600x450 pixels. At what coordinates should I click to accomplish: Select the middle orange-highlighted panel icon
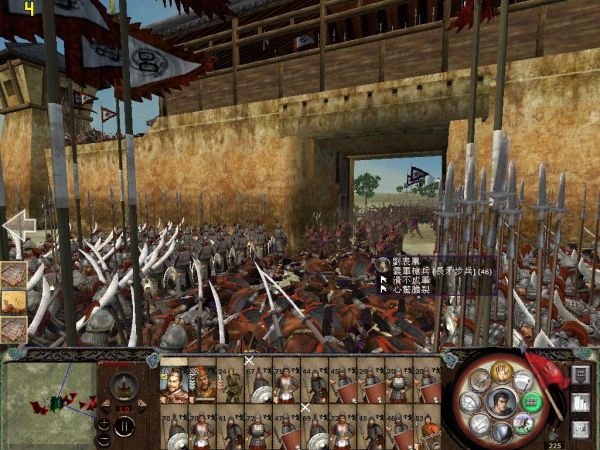point(13,301)
